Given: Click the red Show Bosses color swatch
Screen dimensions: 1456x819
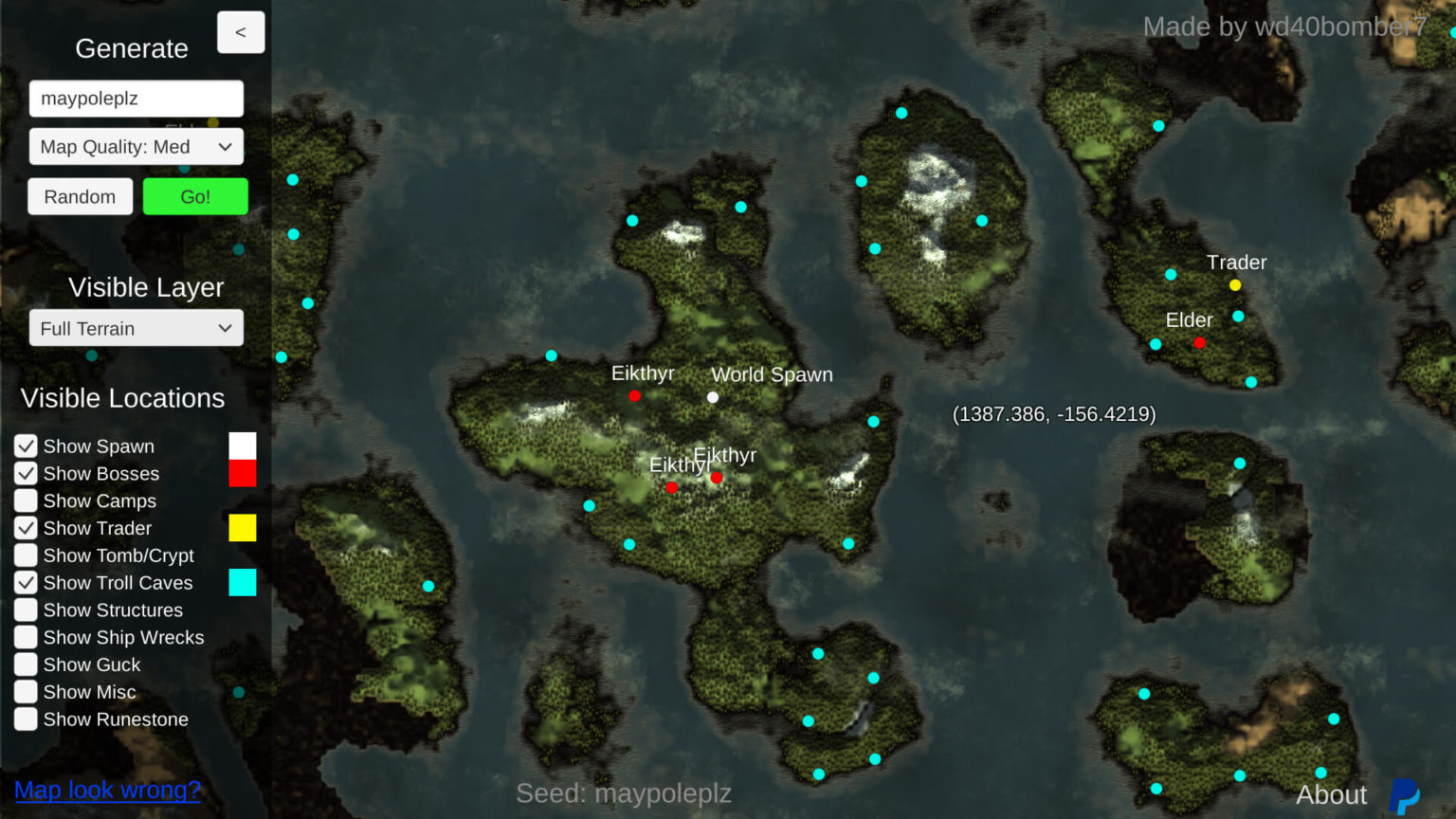Looking at the screenshot, I should (x=243, y=473).
